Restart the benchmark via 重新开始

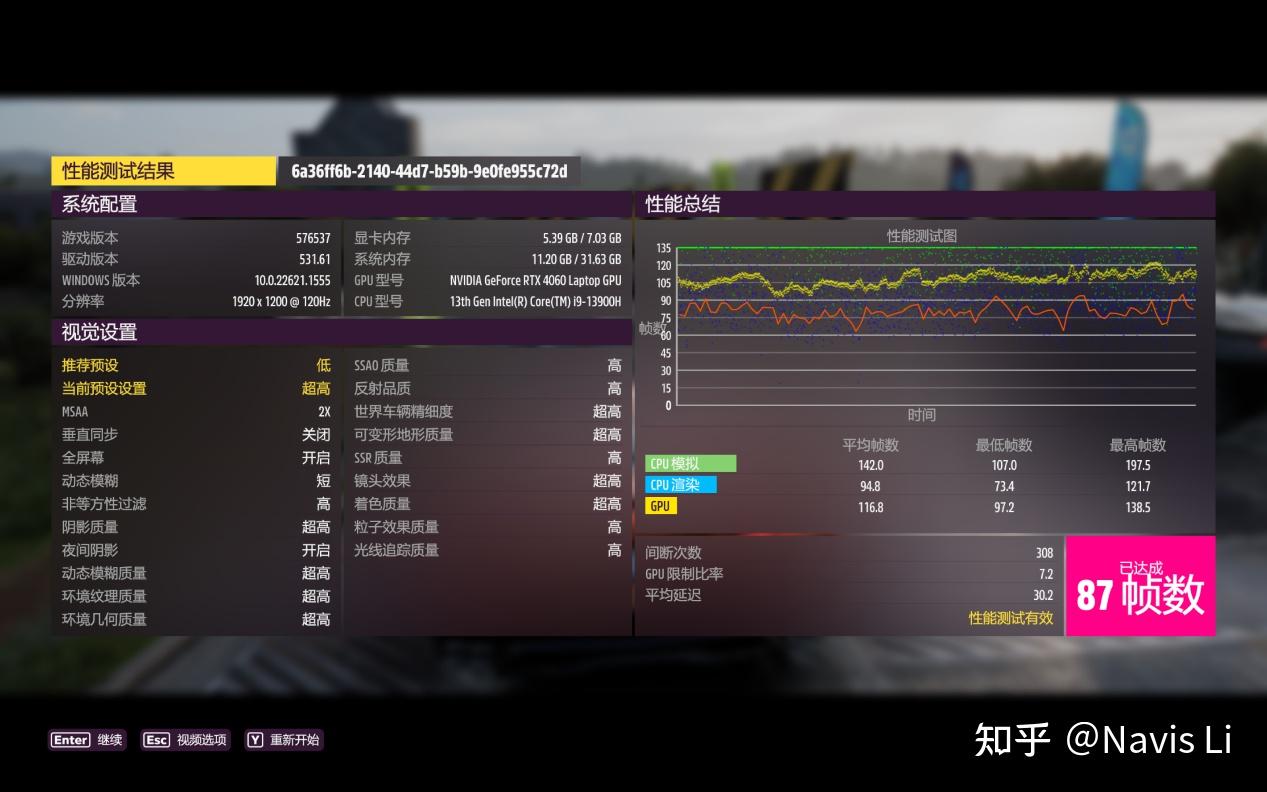[284, 740]
